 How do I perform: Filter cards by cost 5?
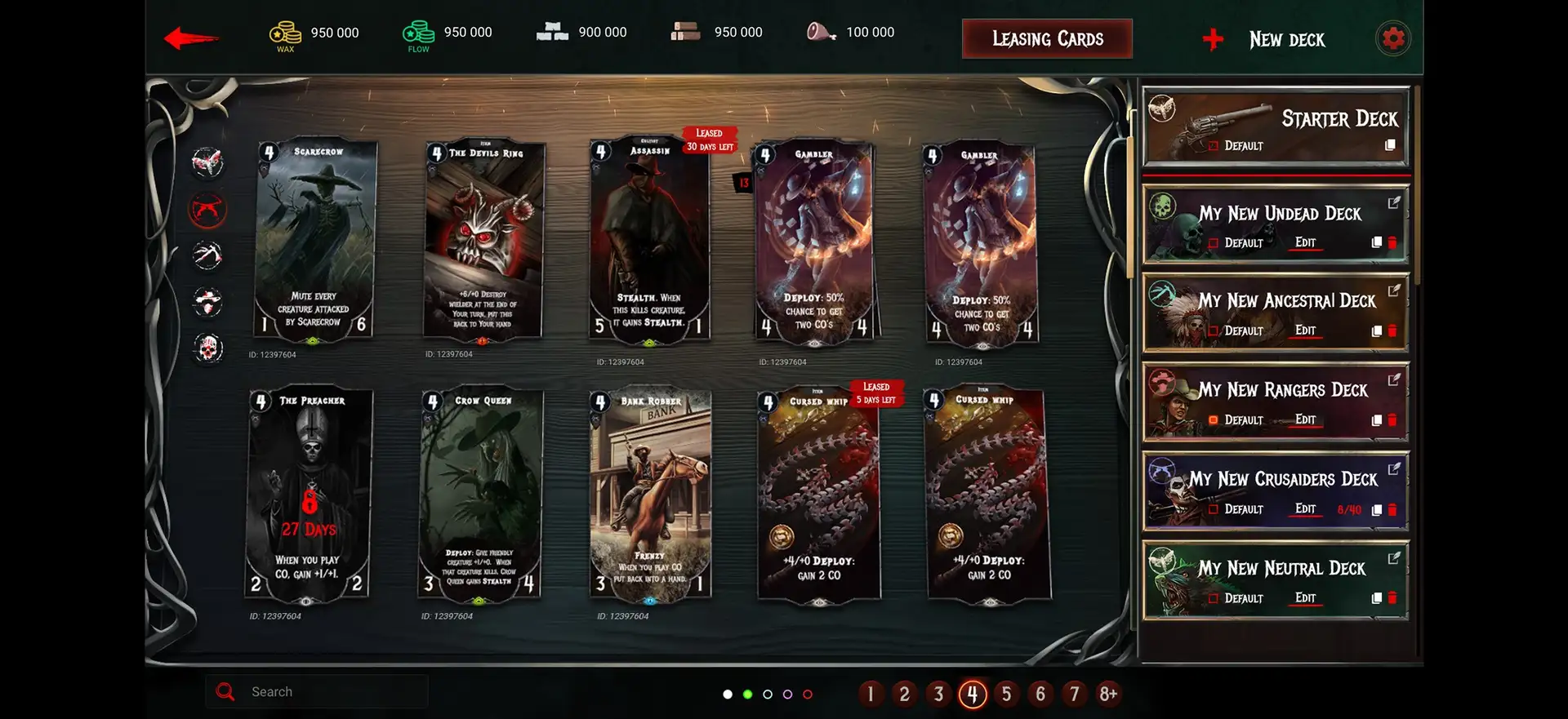click(1006, 695)
